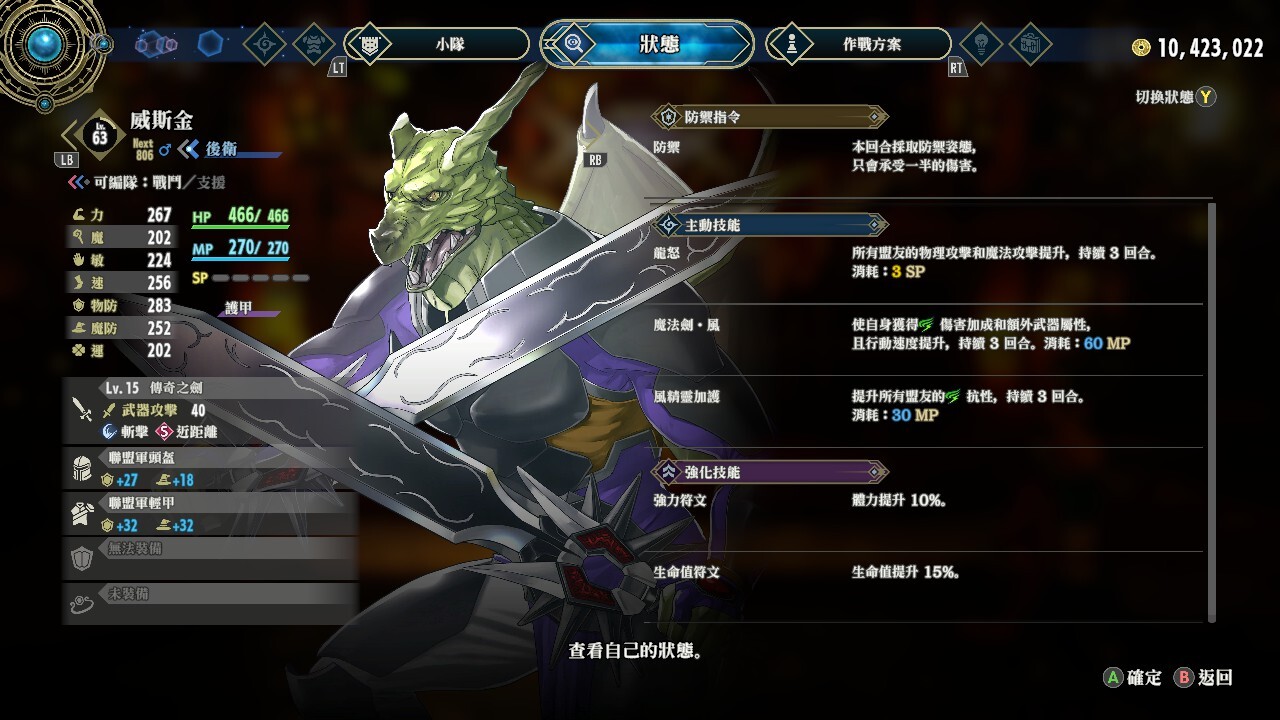Select the hexagon tab icon

(x=210, y=44)
